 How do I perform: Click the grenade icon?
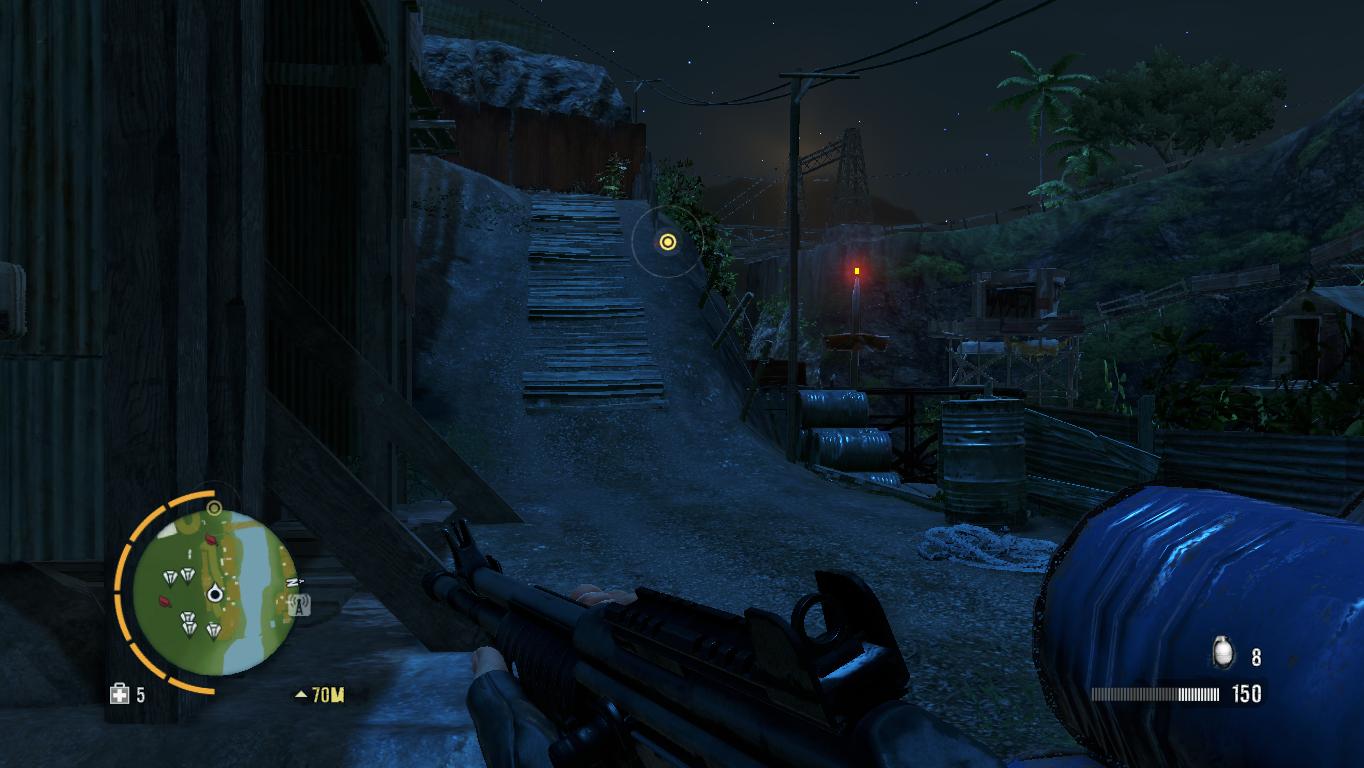tap(1222, 654)
